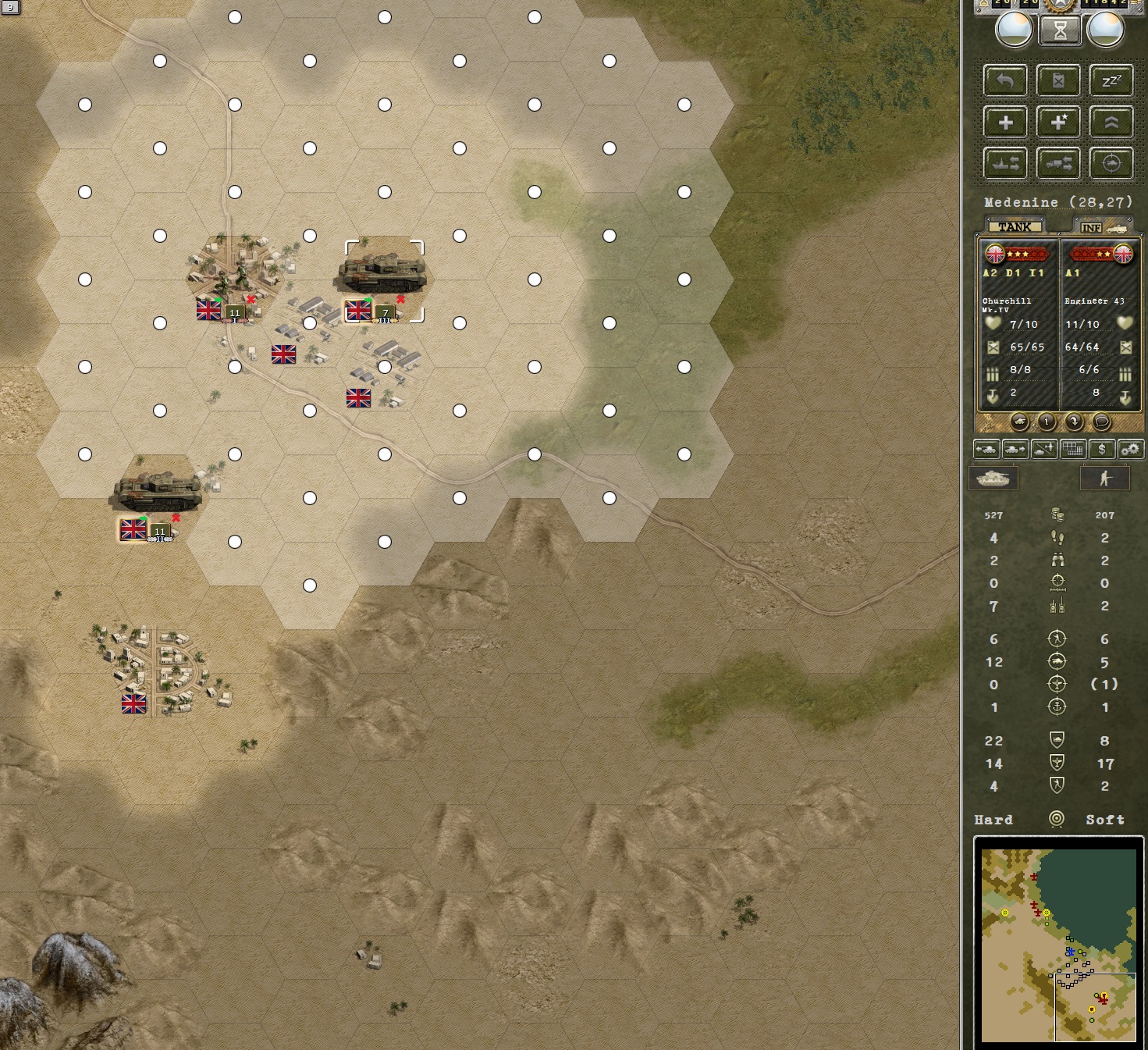Open the purchase screen via dollar button

1101,449
